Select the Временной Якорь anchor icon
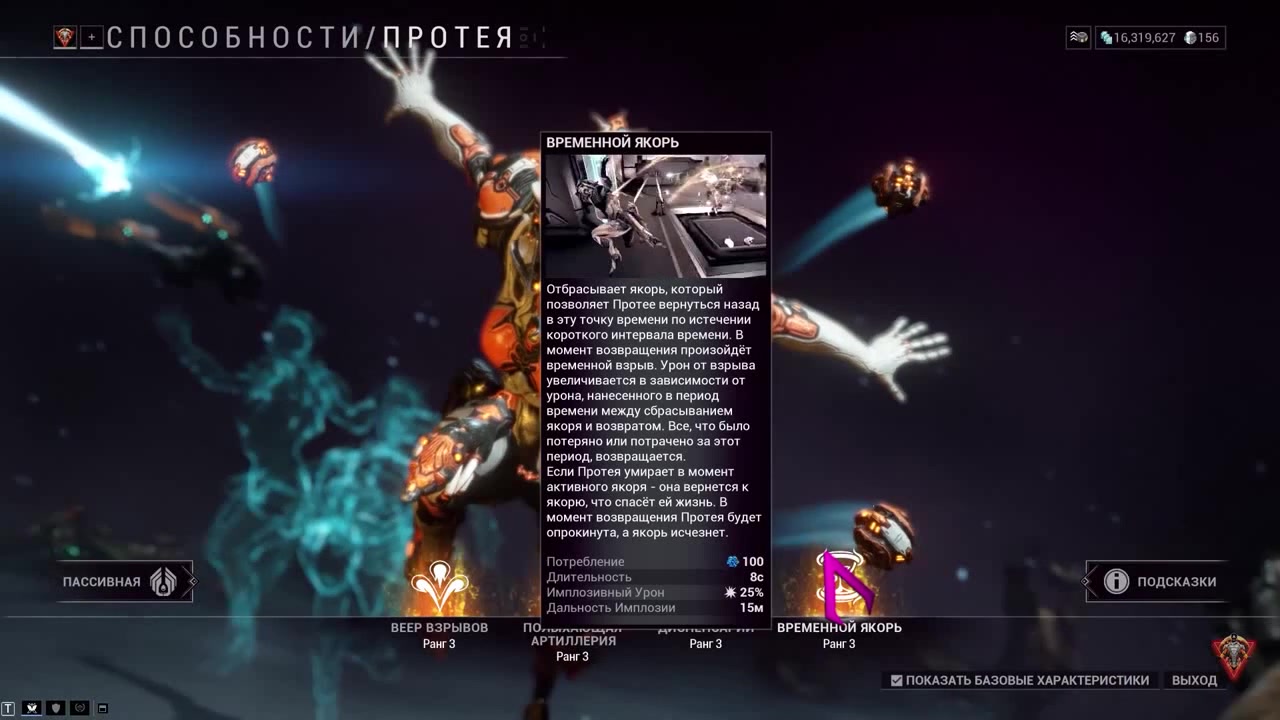Image resolution: width=1280 pixels, height=720 pixels. pyautogui.click(x=841, y=581)
